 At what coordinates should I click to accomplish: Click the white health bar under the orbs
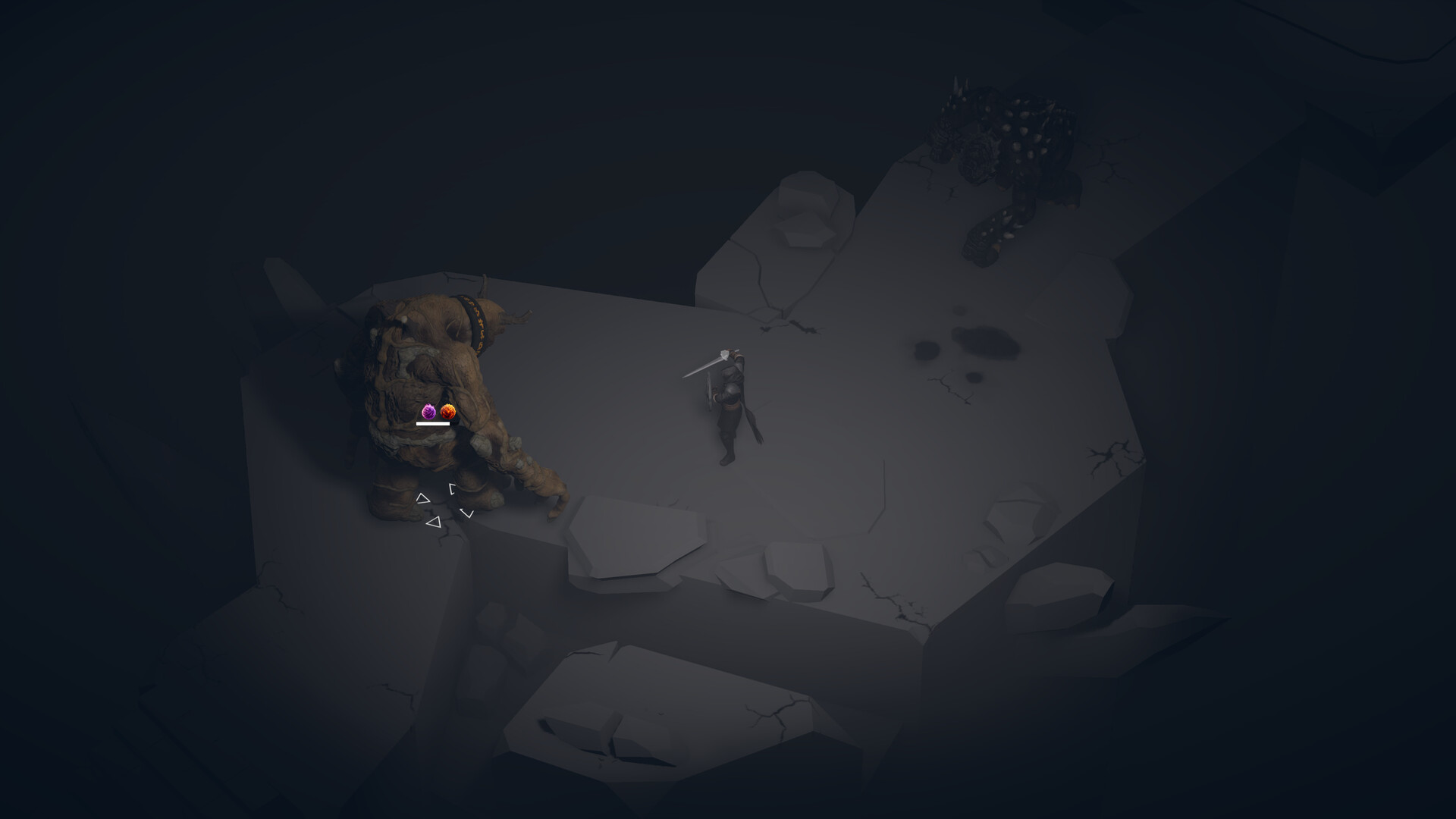tap(432, 424)
